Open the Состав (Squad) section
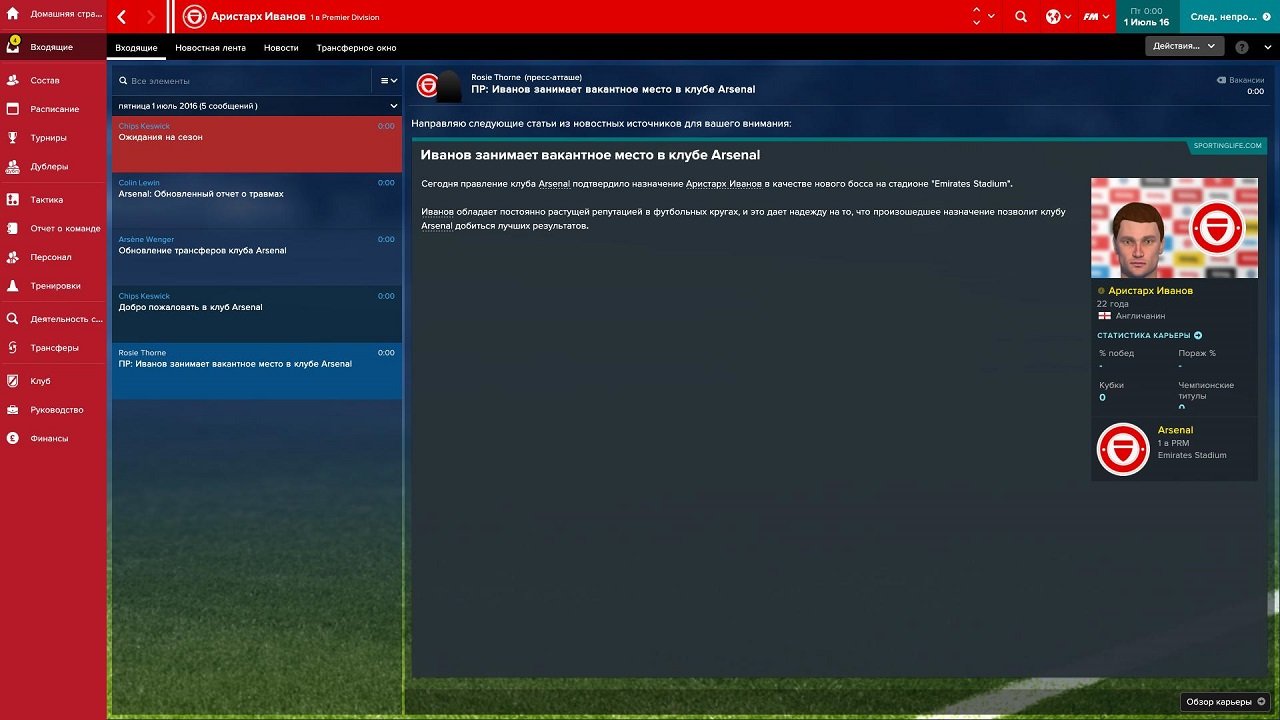1280x720 pixels. pos(47,80)
